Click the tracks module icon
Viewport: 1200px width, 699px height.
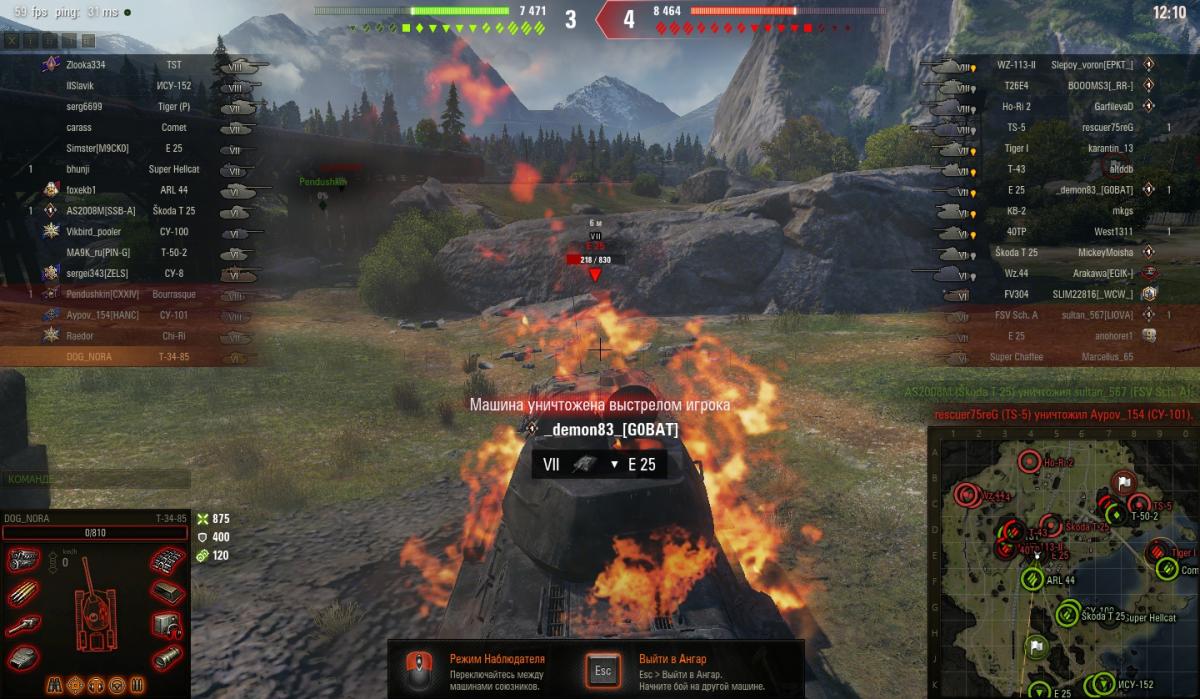(x=167, y=559)
